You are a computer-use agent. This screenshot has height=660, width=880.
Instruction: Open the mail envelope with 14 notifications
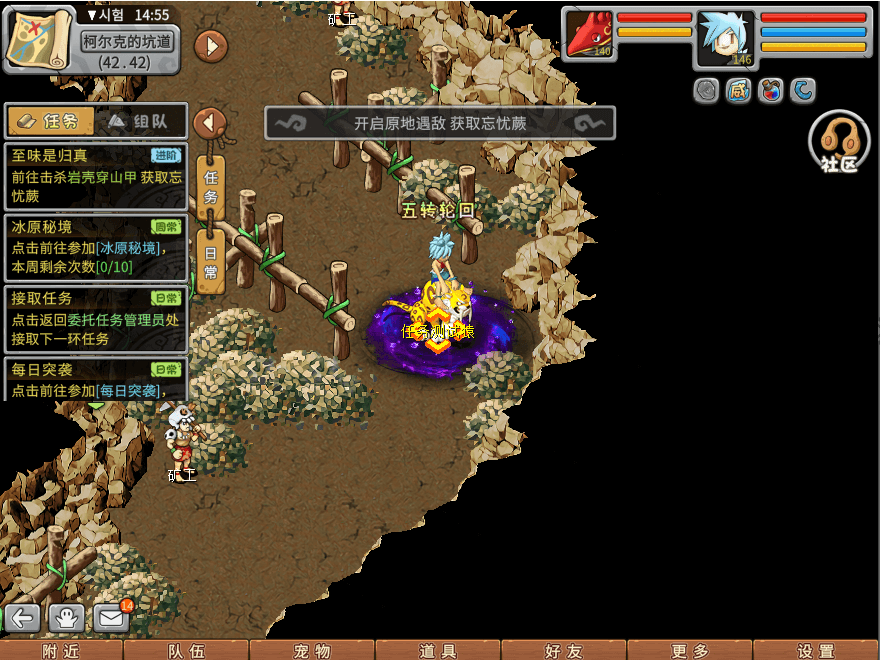112,617
